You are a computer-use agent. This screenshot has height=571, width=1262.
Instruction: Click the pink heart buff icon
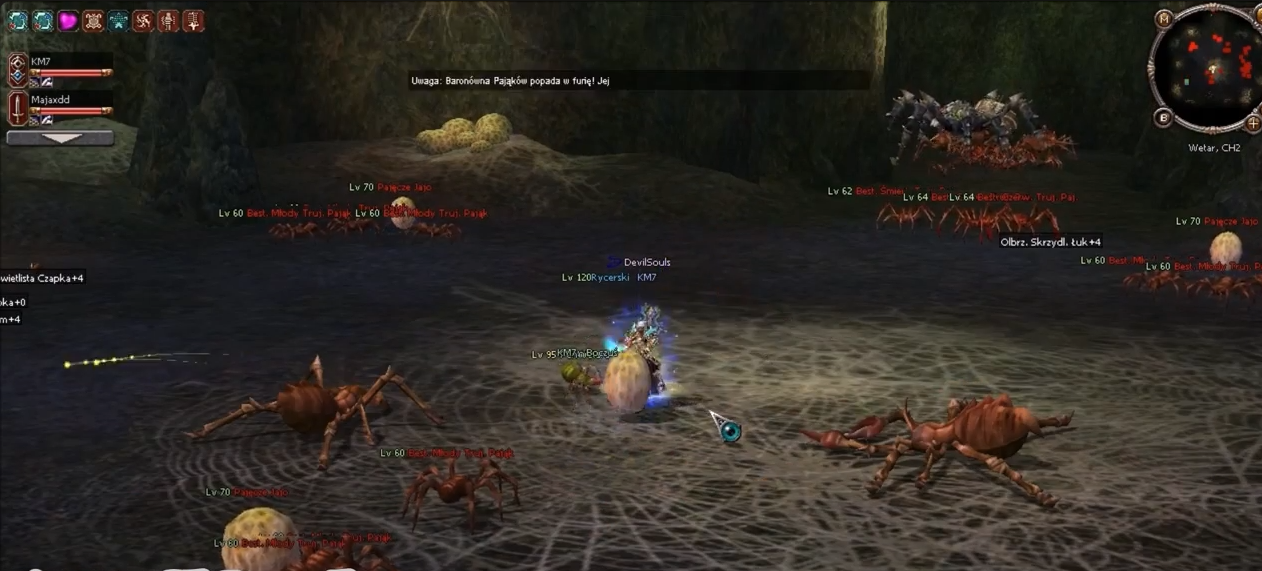(68, 20)
